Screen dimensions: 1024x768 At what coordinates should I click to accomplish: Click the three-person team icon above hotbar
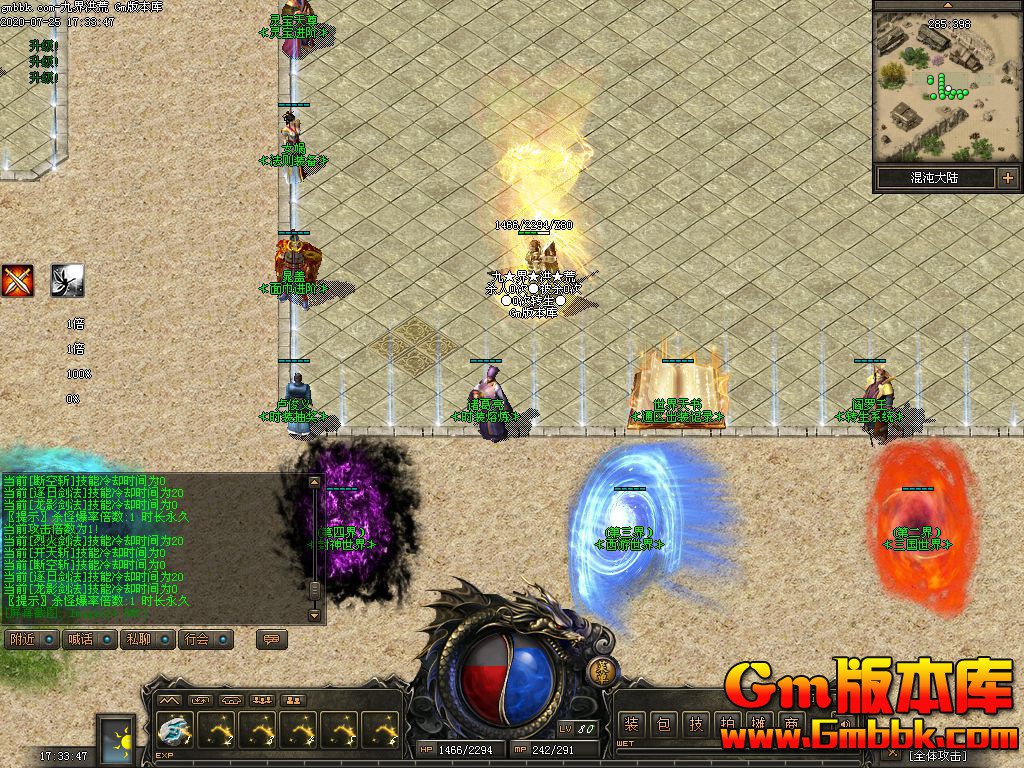pos(264,700)
